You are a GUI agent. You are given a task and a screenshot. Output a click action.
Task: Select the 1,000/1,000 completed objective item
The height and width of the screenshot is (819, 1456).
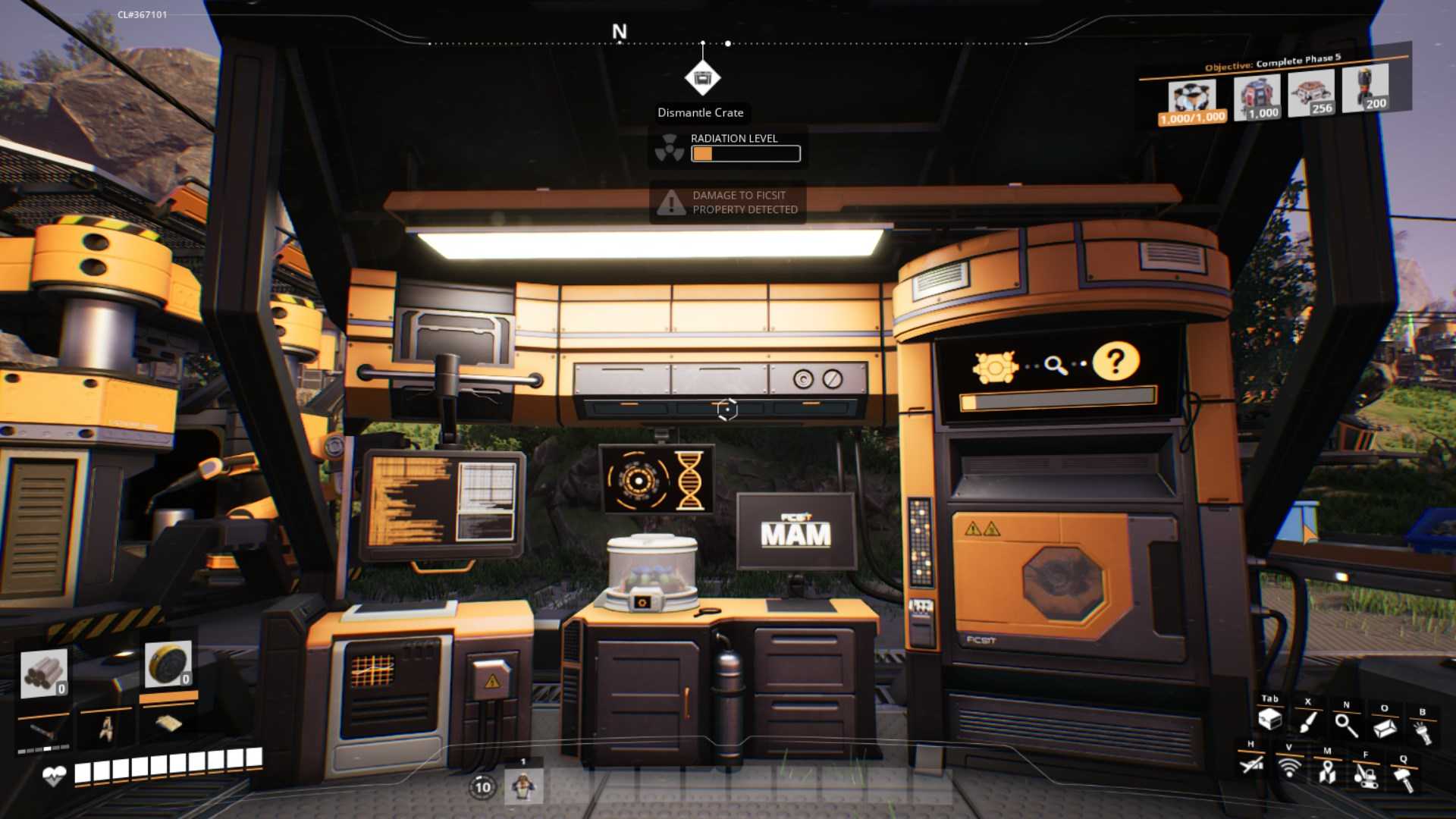pyautogui.click(x=1192, y=99)
